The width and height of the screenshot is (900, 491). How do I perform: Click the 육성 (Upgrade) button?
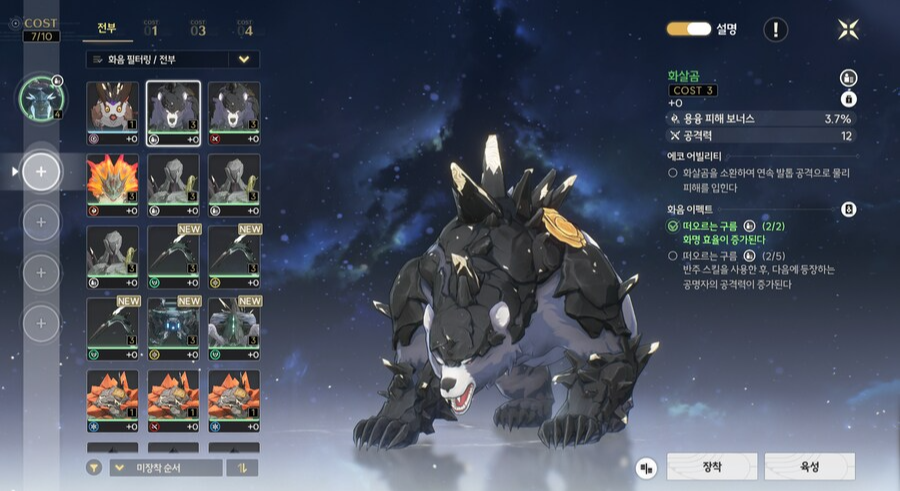[809, 466]
